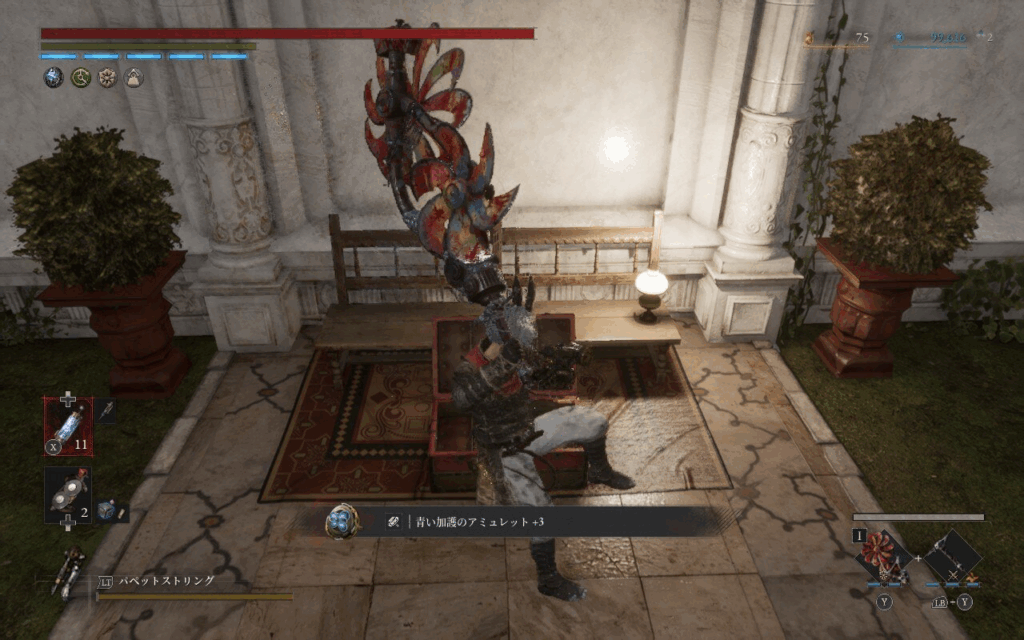1024x640 pixels.
Task: Click the small blue cube item icon
Action: [106, 510]
